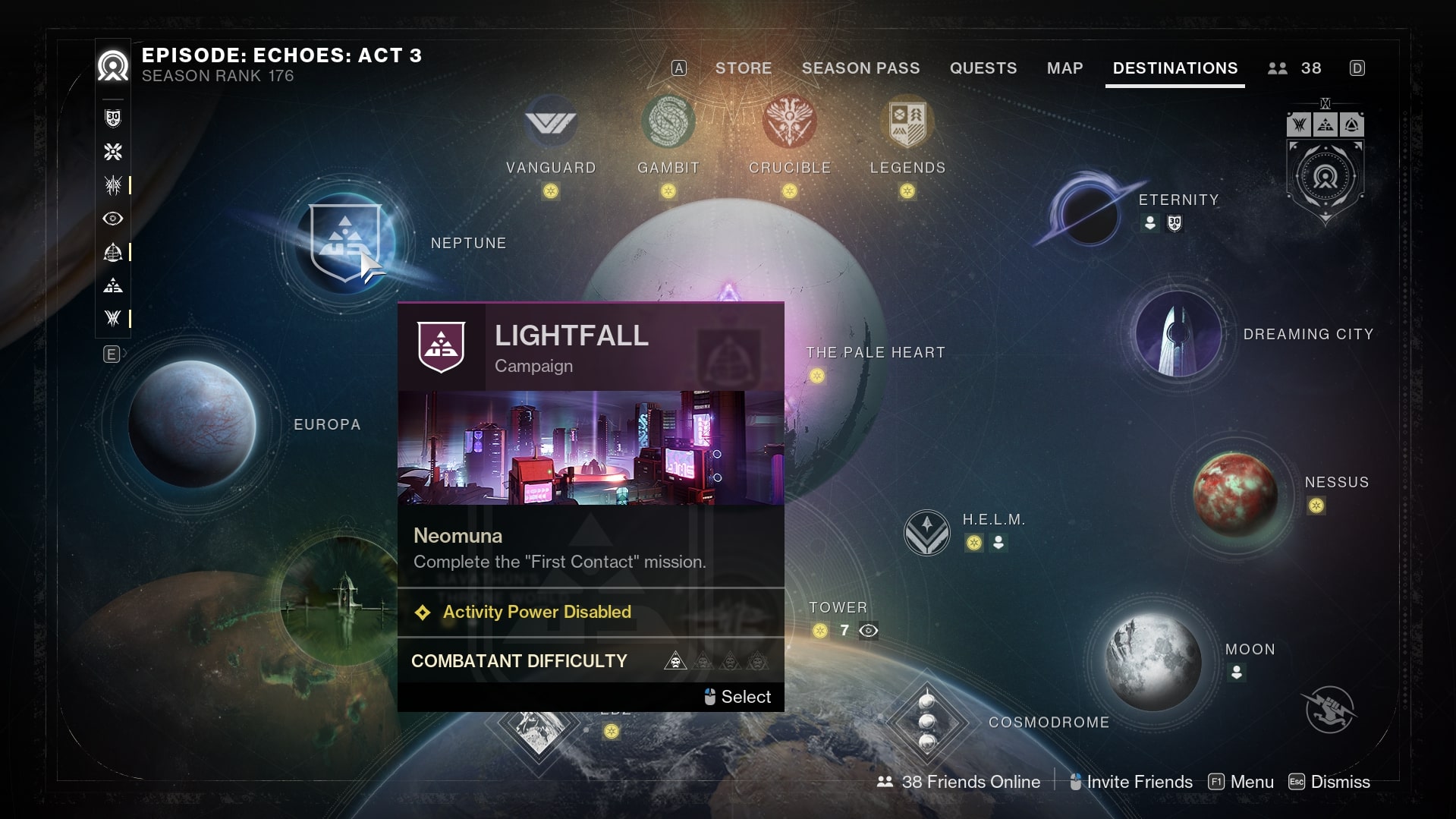
Task: Travel to the Europa destination
Action: (x=192, y=424)
